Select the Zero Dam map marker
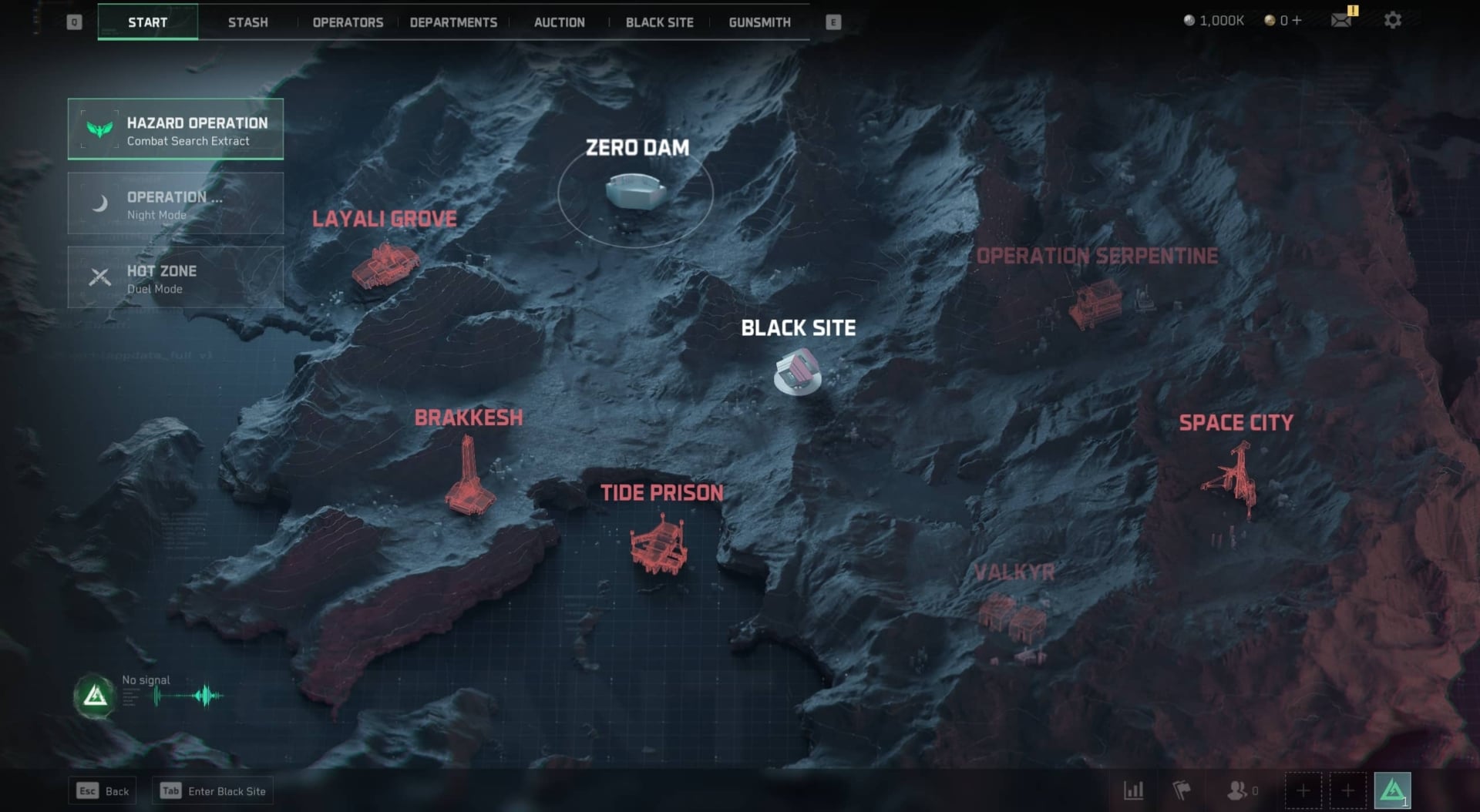Screen dimensions: 1480x812 (x=635, y=190)
